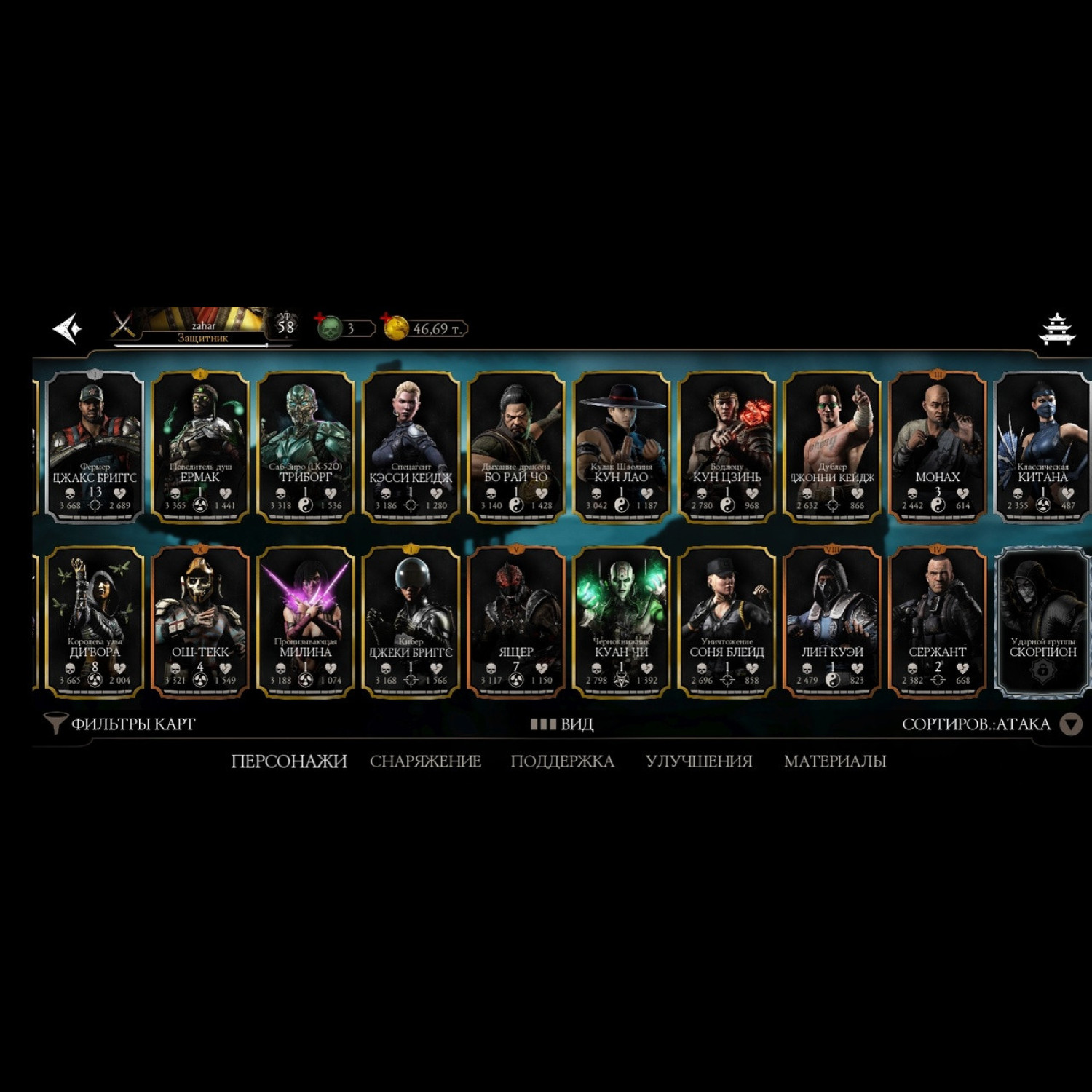1092x1092 pixels.
Task: Open the Бо Рай Чо card
Action: (x=516, y=447)
